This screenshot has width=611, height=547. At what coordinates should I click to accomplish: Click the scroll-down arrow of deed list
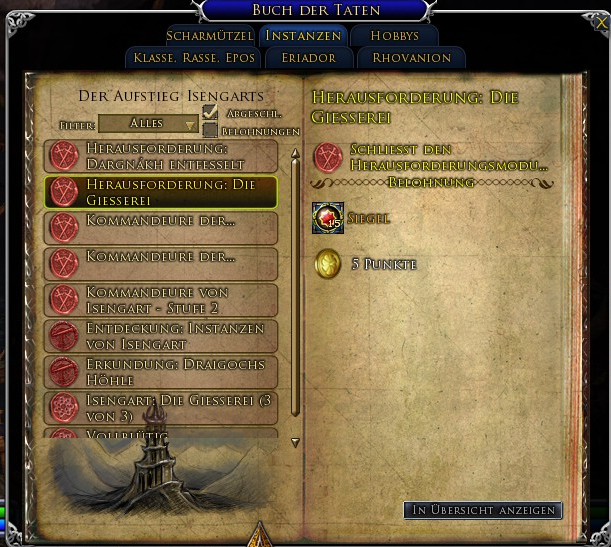tap(295, 441)
